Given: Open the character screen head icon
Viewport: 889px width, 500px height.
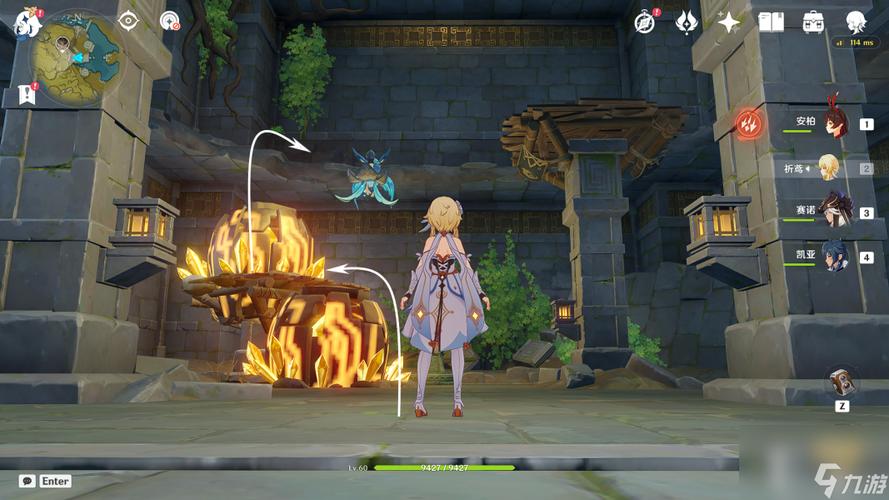Looking at the screenshot, I should click(x=856, y=21).
